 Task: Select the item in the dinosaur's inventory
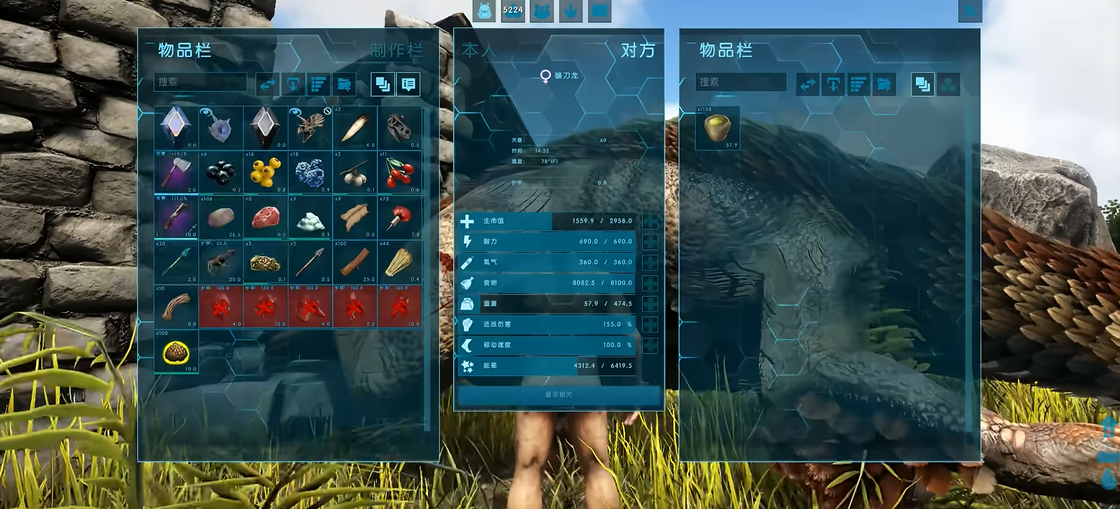(717, 127)
